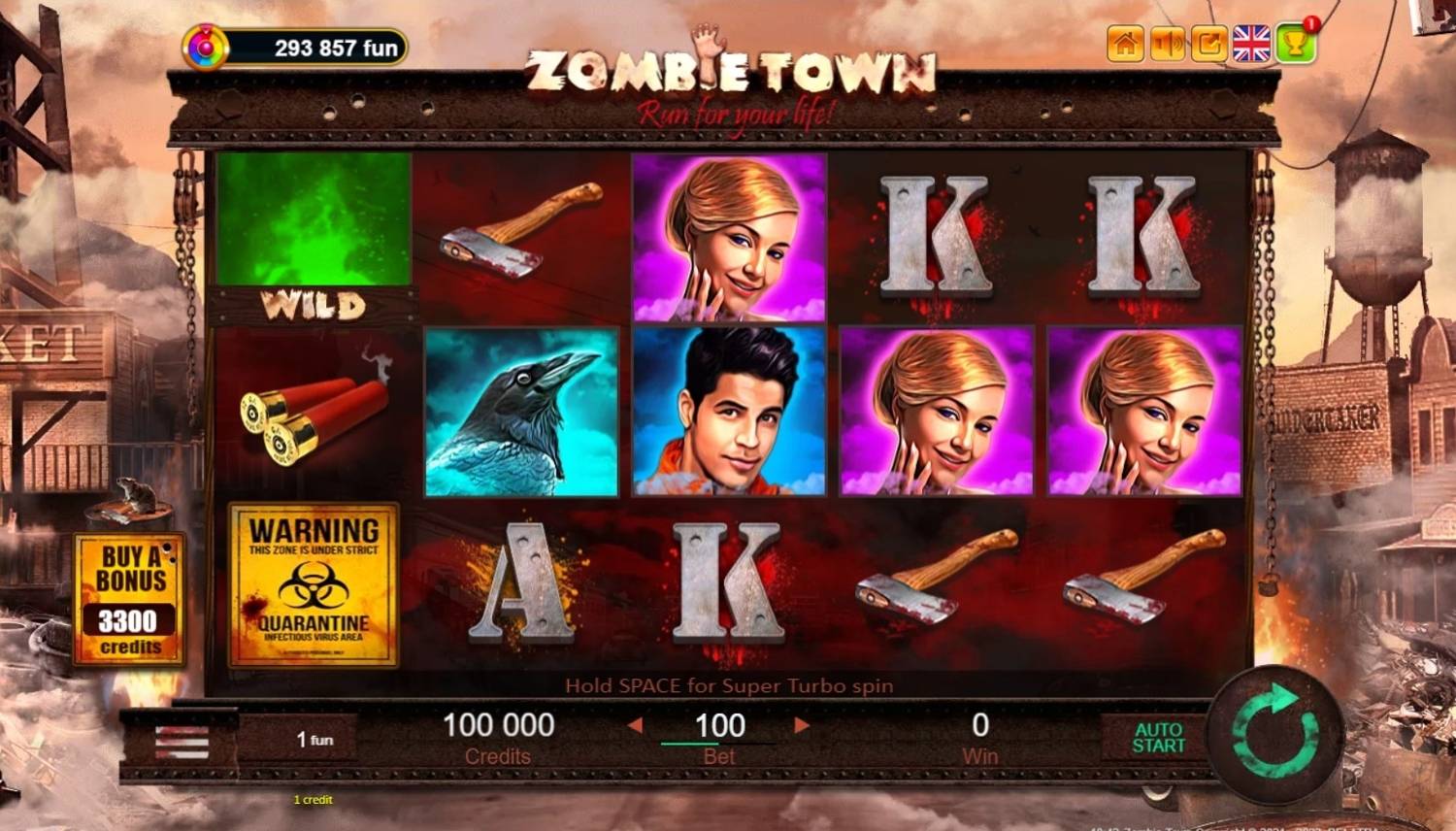Viewport: 1456px width, 831px height.
Task: Enable Auto Start spins
Action: click(x=1159, y=740)
